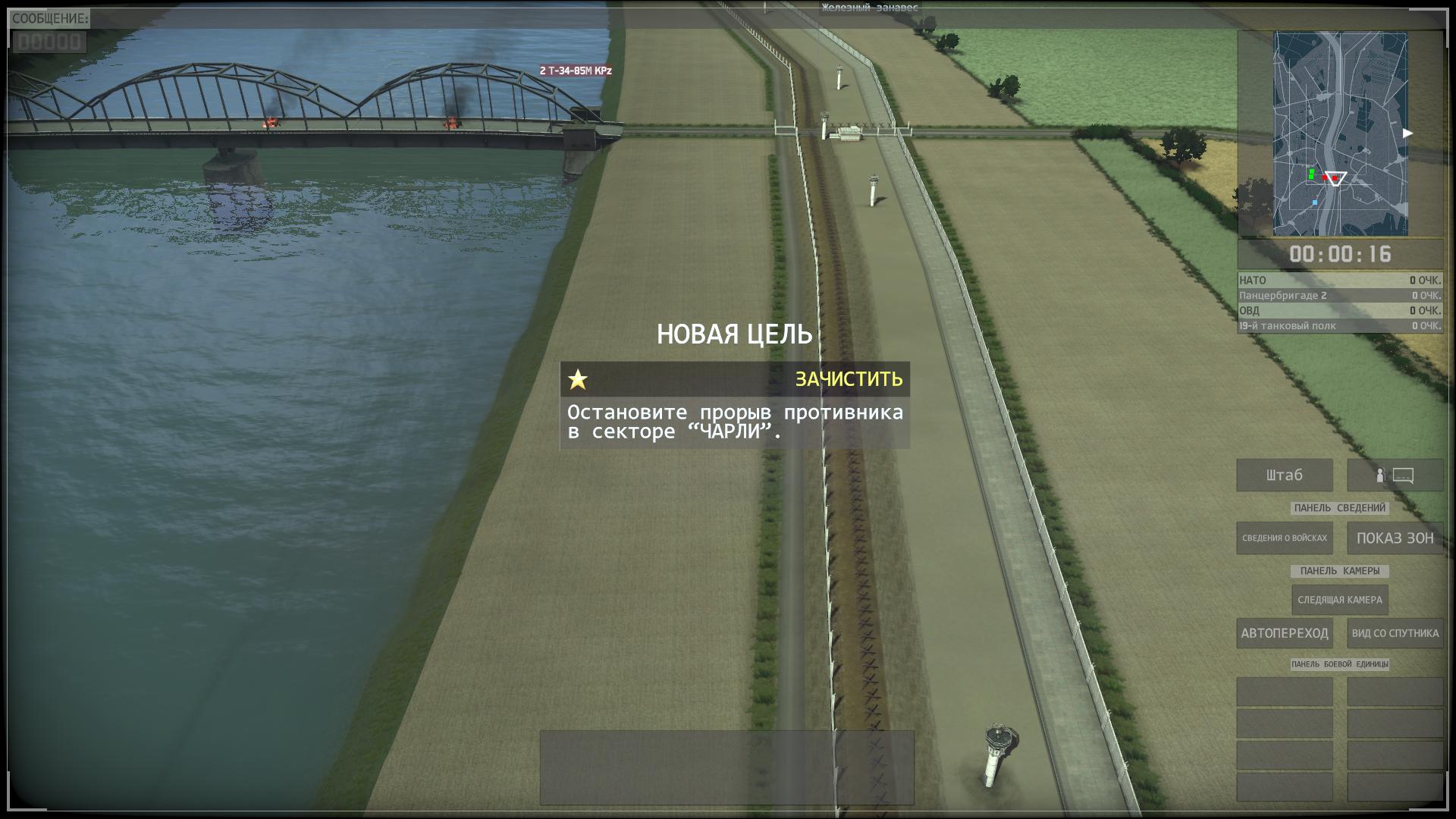Switch to Вид со спутника satellite view

coord(1394,633)
